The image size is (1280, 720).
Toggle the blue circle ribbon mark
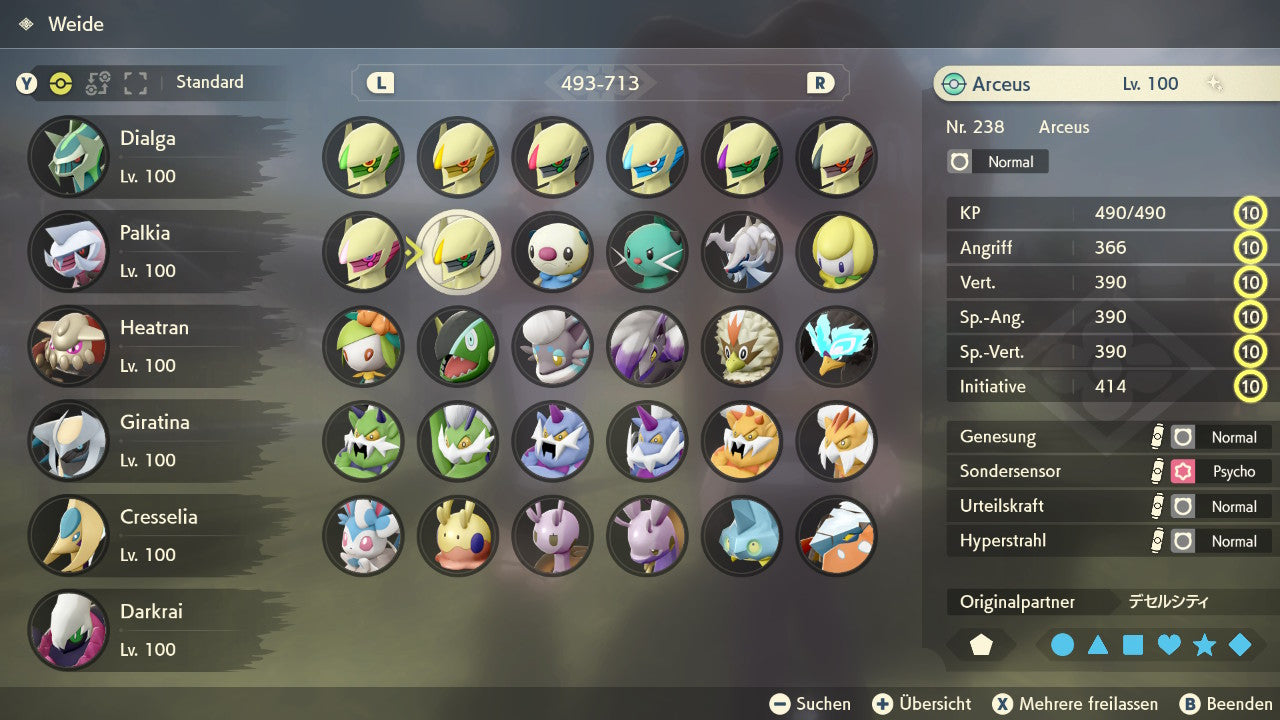[1063, 645]
